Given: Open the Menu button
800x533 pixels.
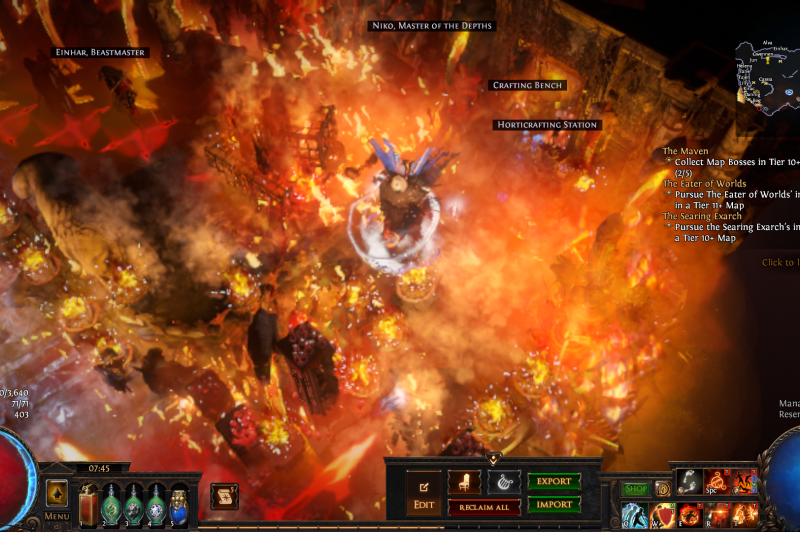Looking at the screenshot, I should pyautogui.click(x=56, y=516).
